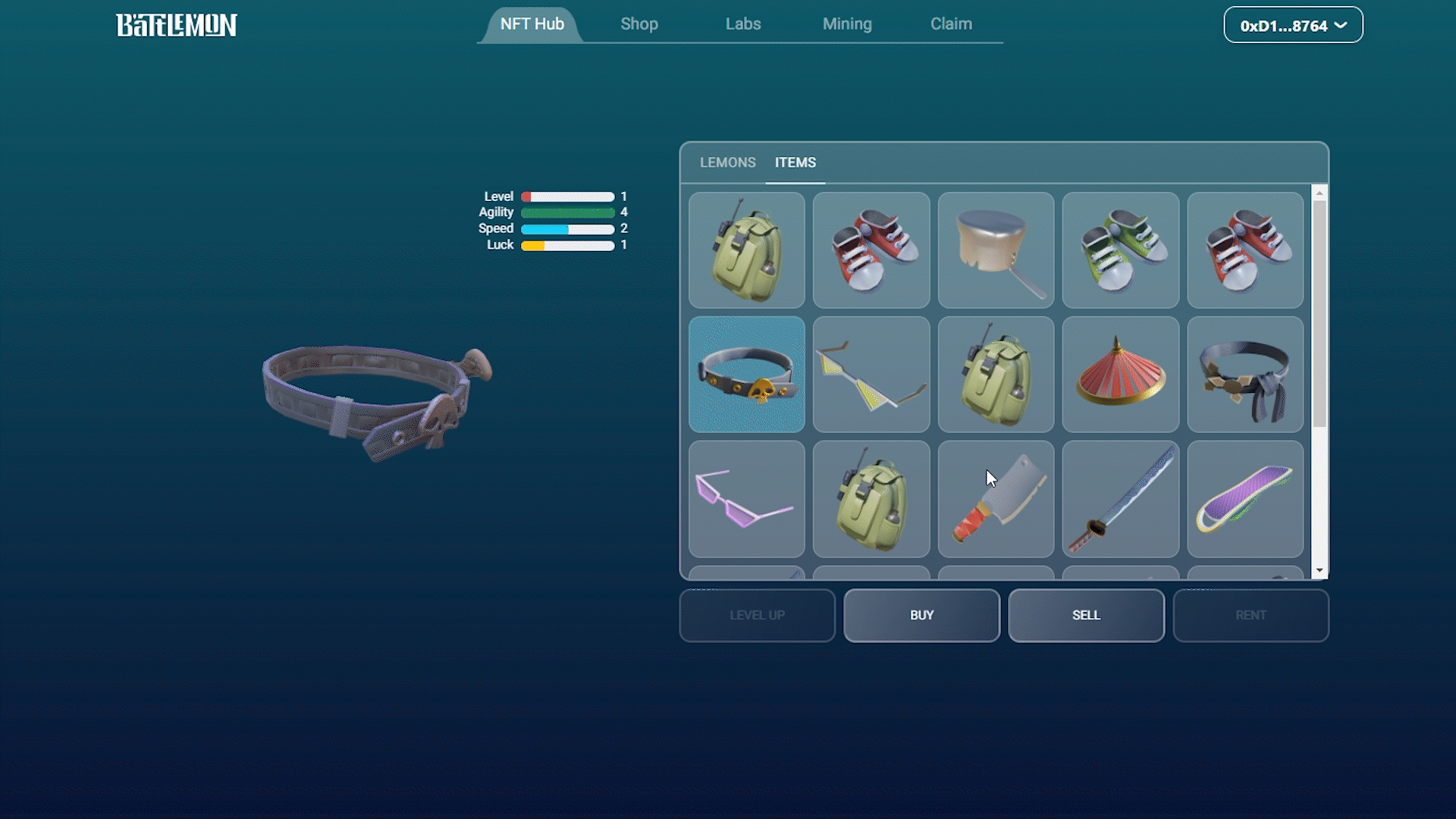Select the skull belt item

[x=746, y=375]
